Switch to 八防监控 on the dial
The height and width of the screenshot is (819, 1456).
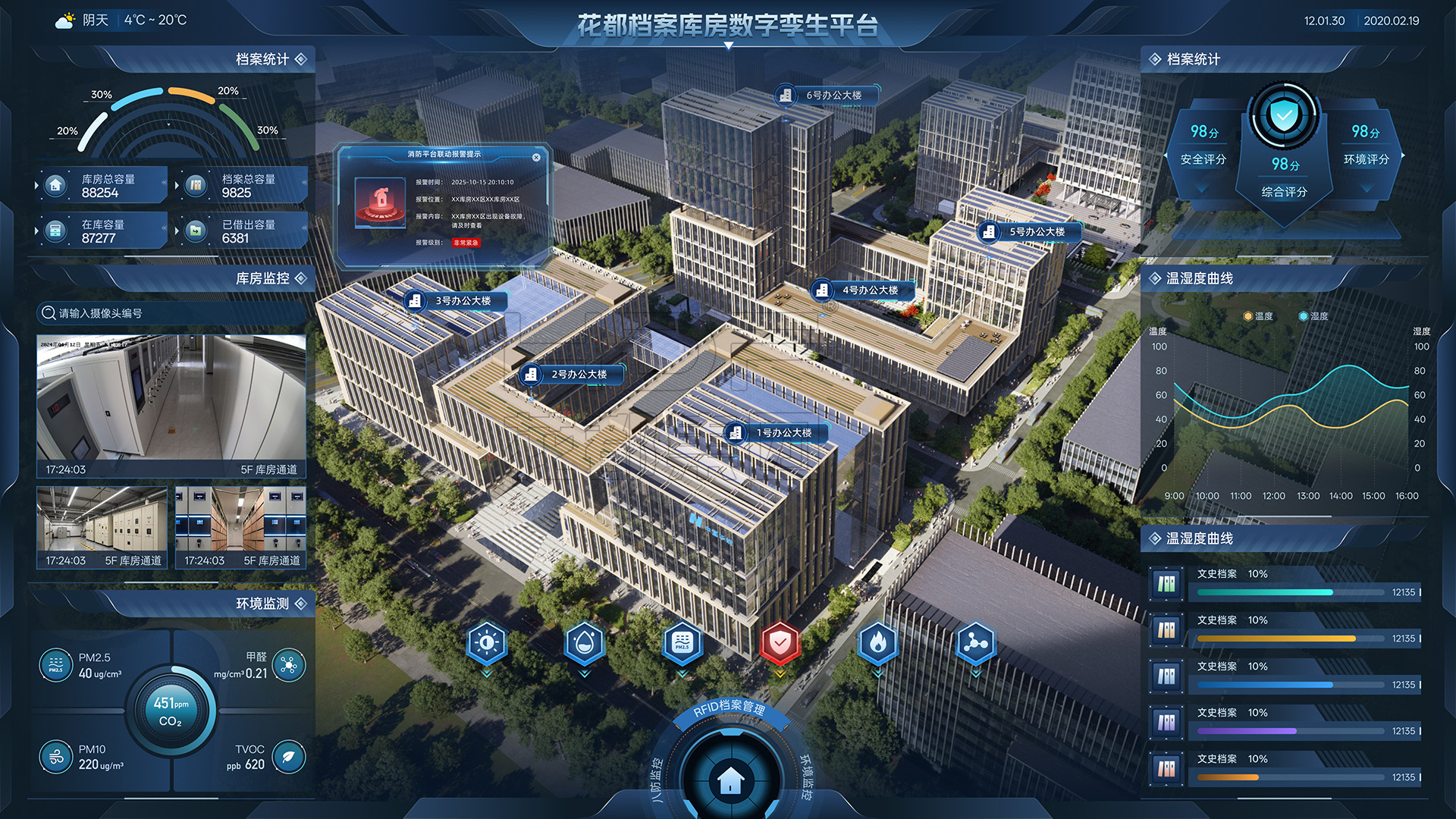[657, 779]
